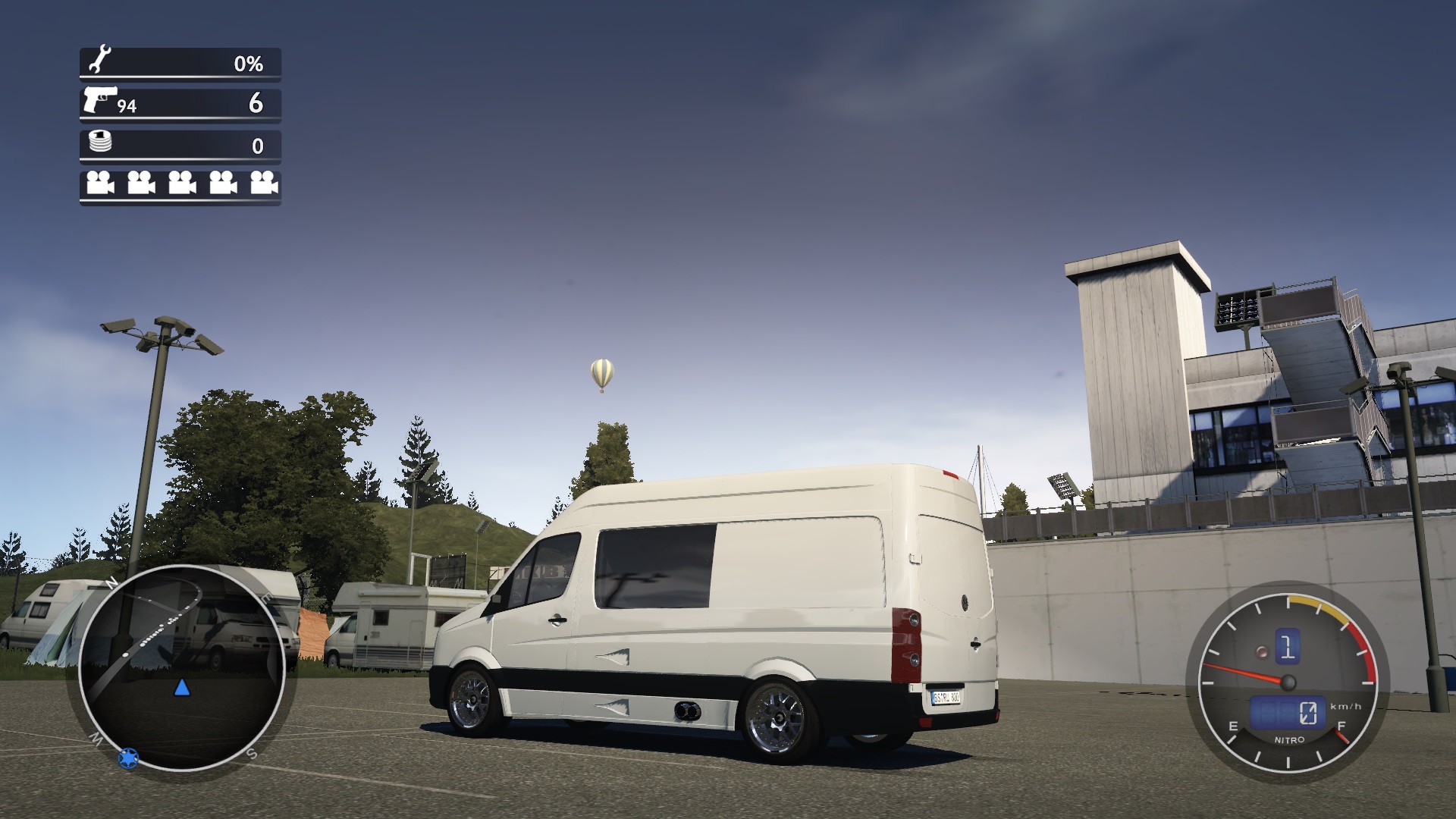Select the last camera icon
This screenshot has width=1456, height=819.
coord(262,184)
